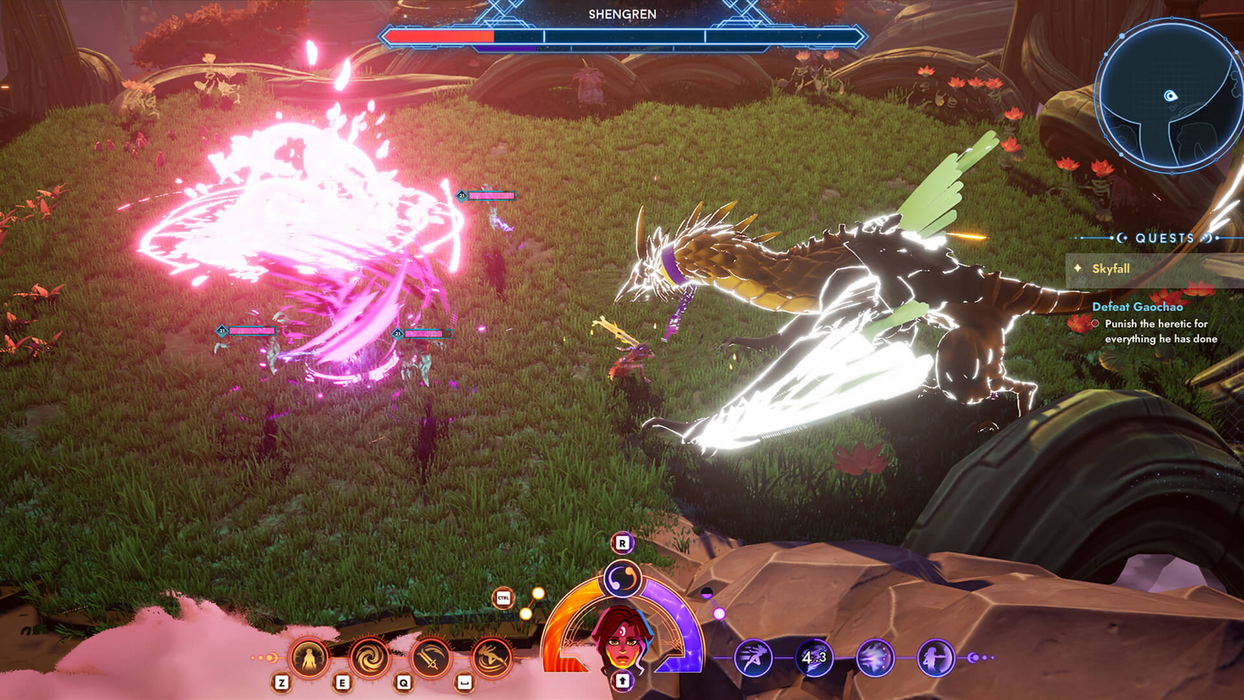1244x700 pixels.
Task: Select the red-haired character portrait
Action: click(622, 638)
